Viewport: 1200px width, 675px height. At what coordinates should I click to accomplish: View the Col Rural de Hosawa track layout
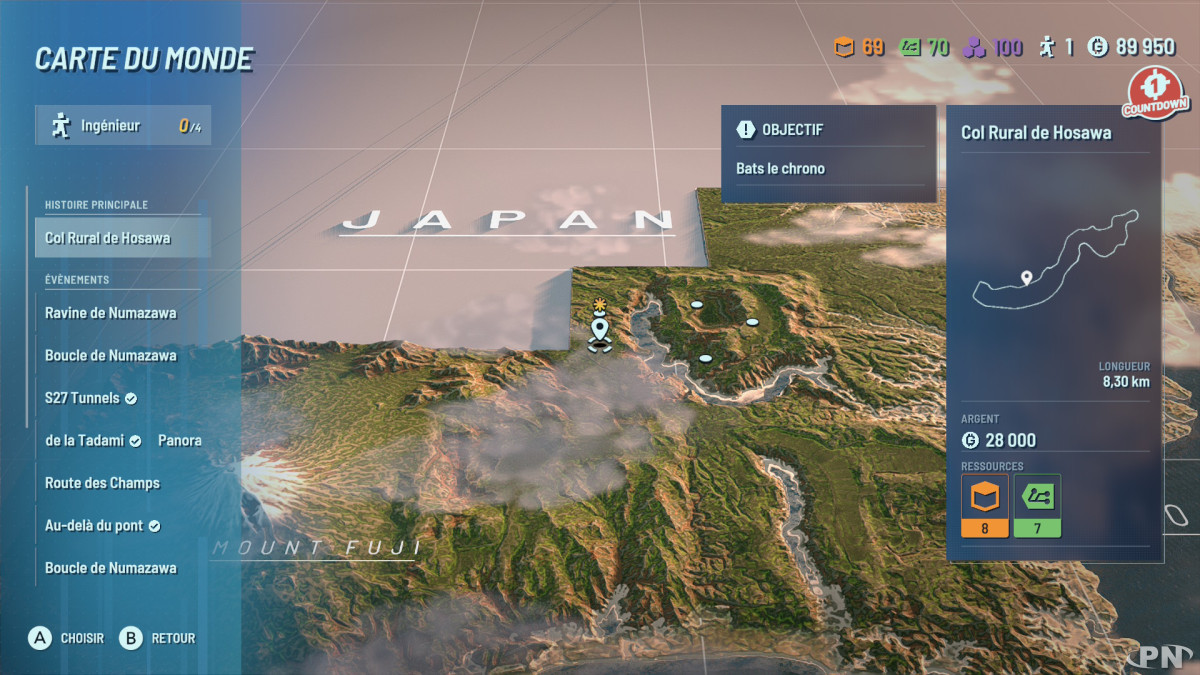tap(1054, 260)
